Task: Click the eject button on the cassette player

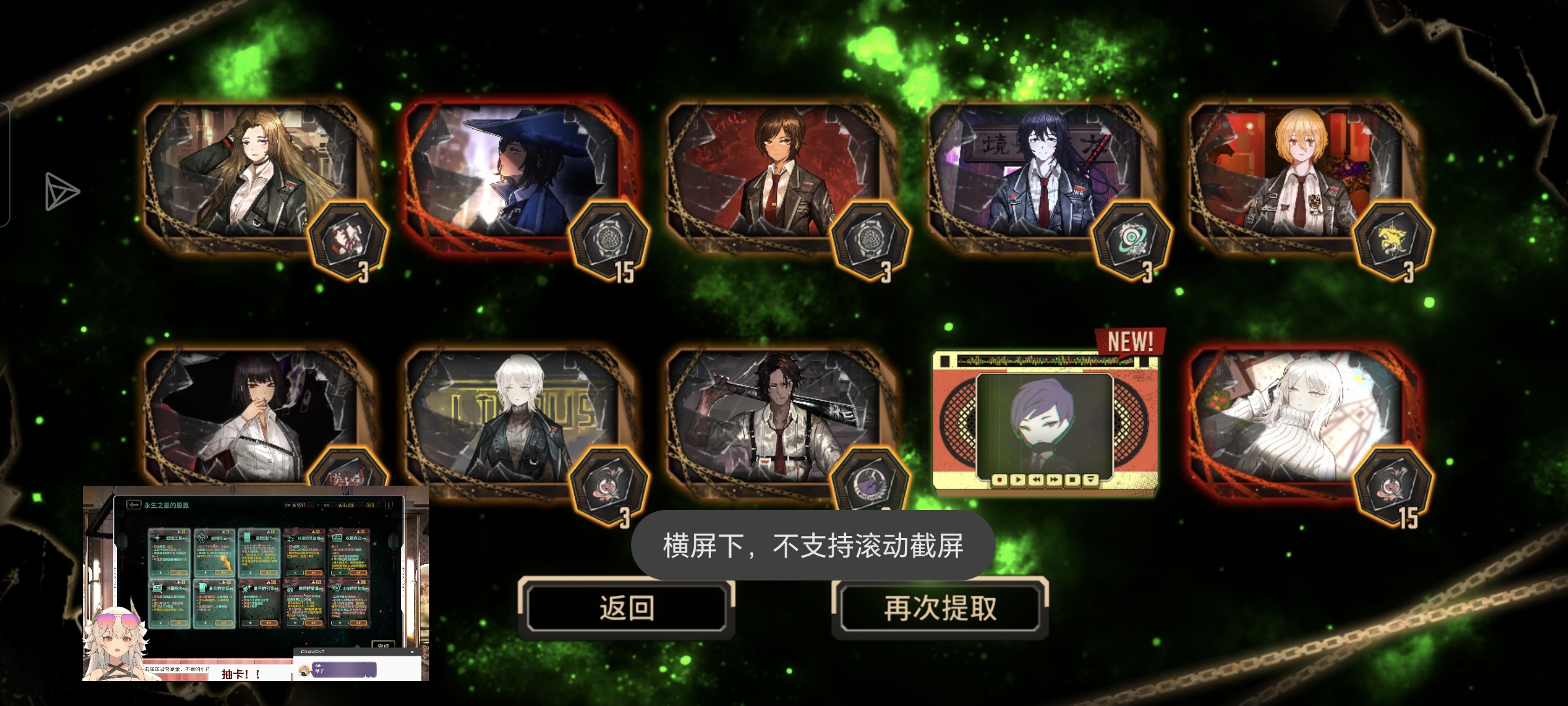Action: tap(1090, 480)
